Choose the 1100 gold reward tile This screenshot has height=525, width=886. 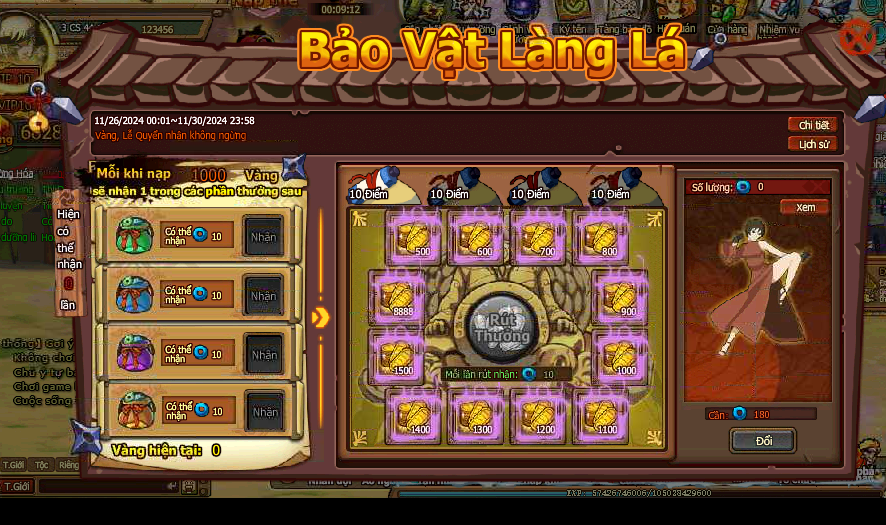601,414
